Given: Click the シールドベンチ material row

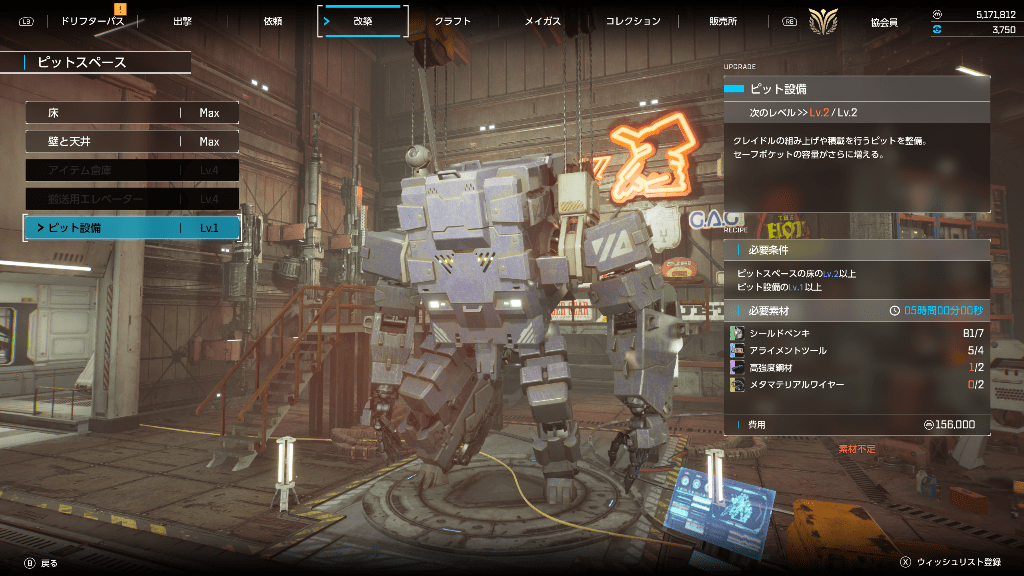Looking at the screenshot, I should pyautogui.click(x=856, y=332).
